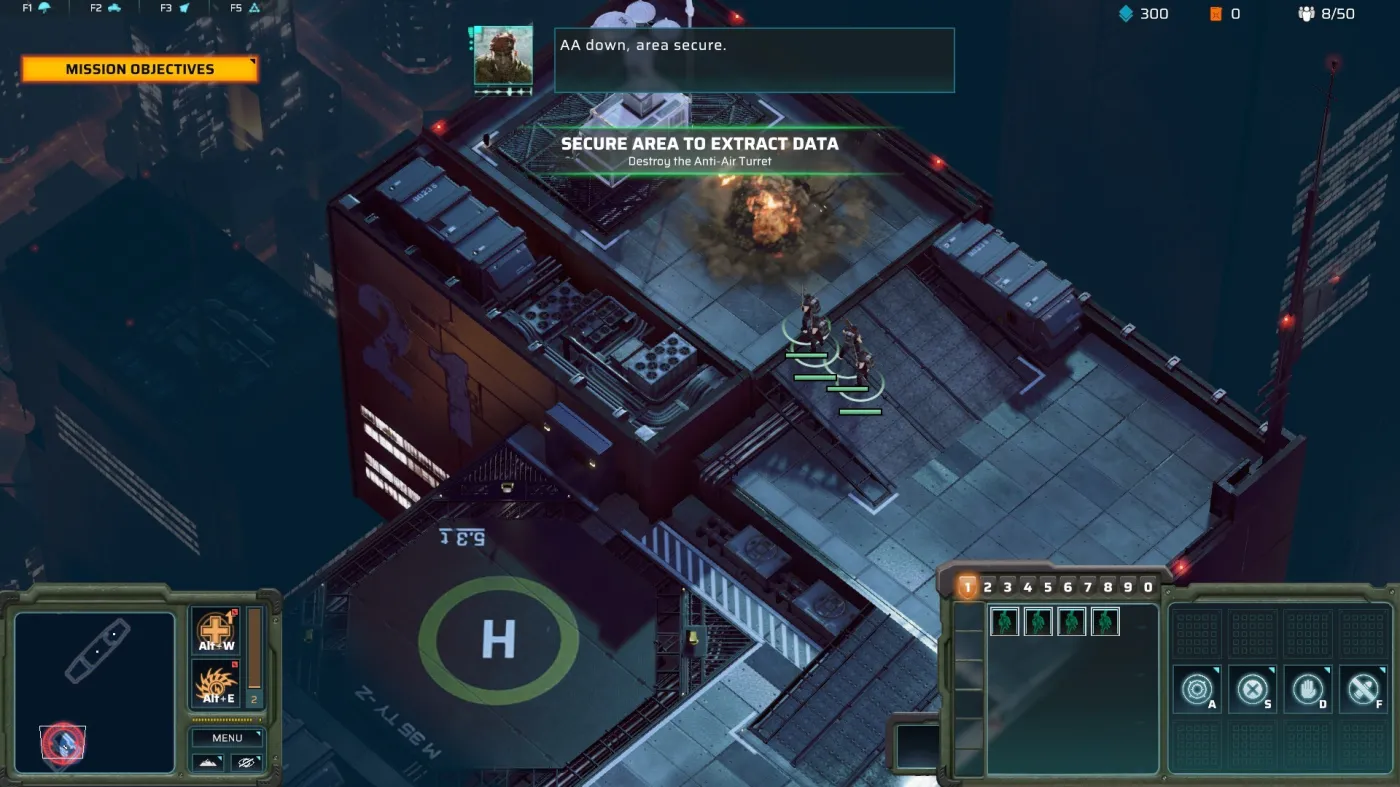Select the cease-fire F command icon

(x=1361, y=690)
